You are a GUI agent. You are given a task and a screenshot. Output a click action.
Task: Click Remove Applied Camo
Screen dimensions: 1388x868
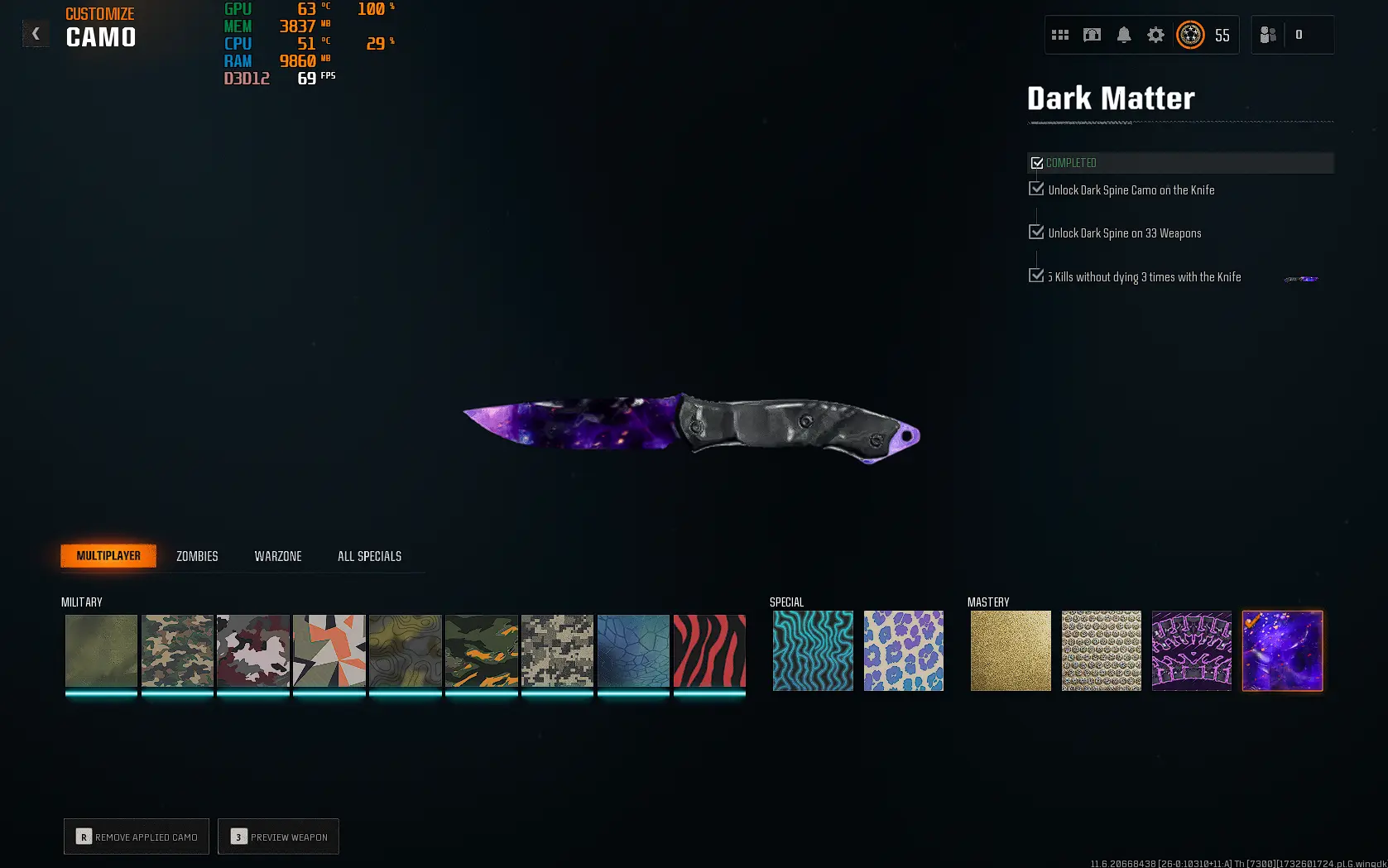coord(136,837)
